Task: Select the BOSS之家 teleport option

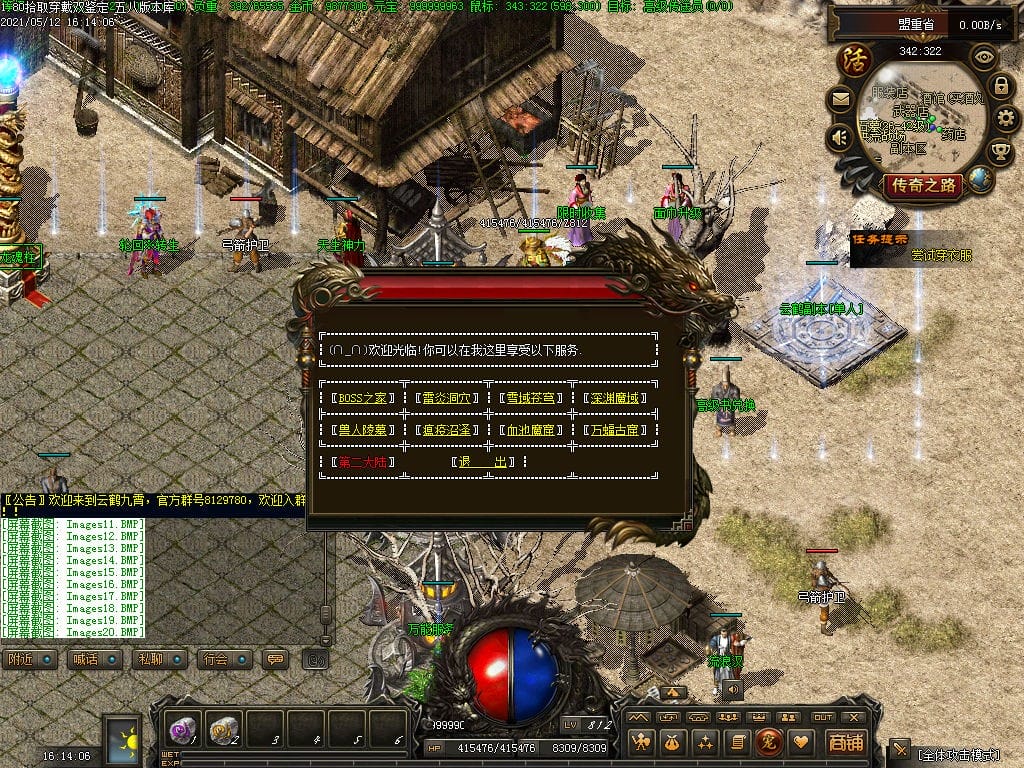Action: pos(362,398)
